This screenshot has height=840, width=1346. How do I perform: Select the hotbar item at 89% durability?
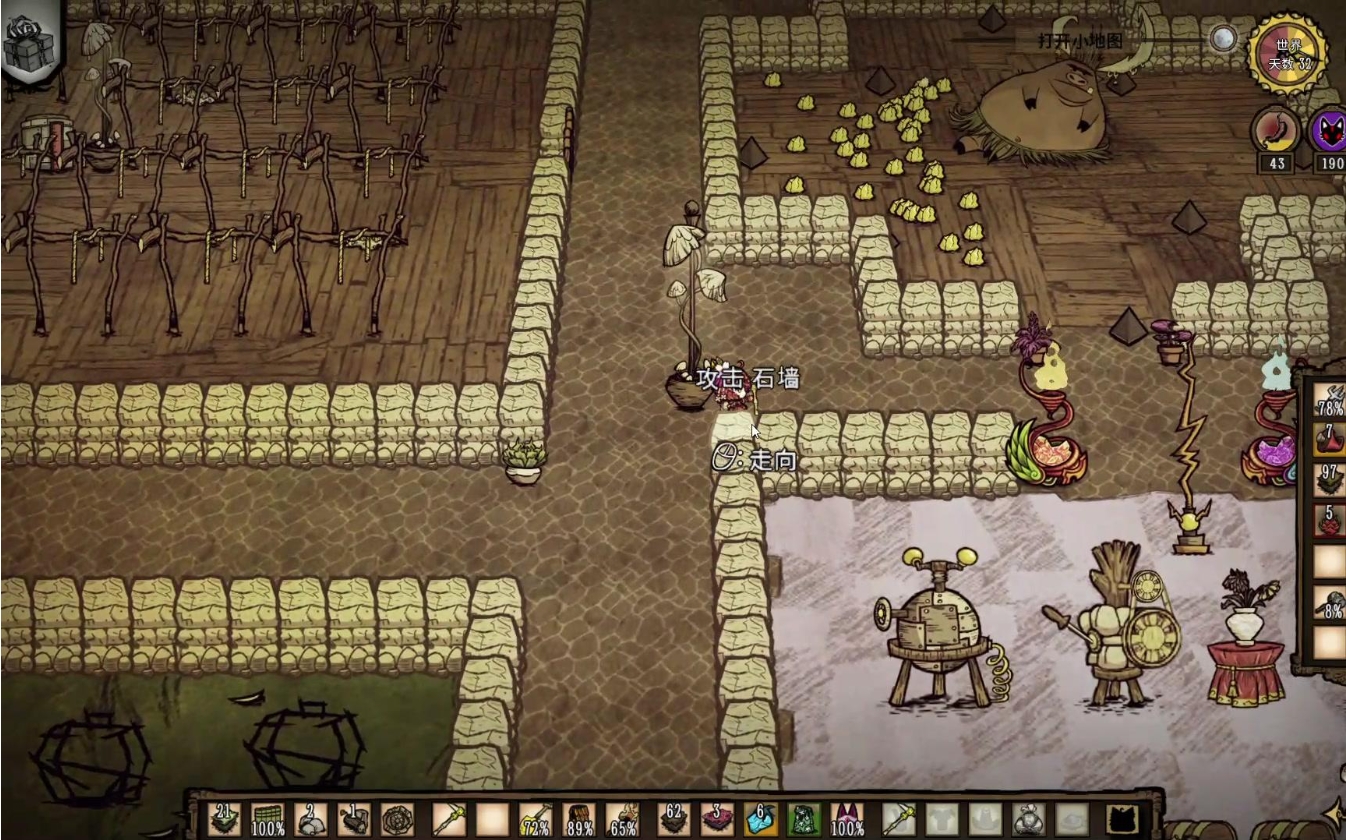tap(579, 820)
